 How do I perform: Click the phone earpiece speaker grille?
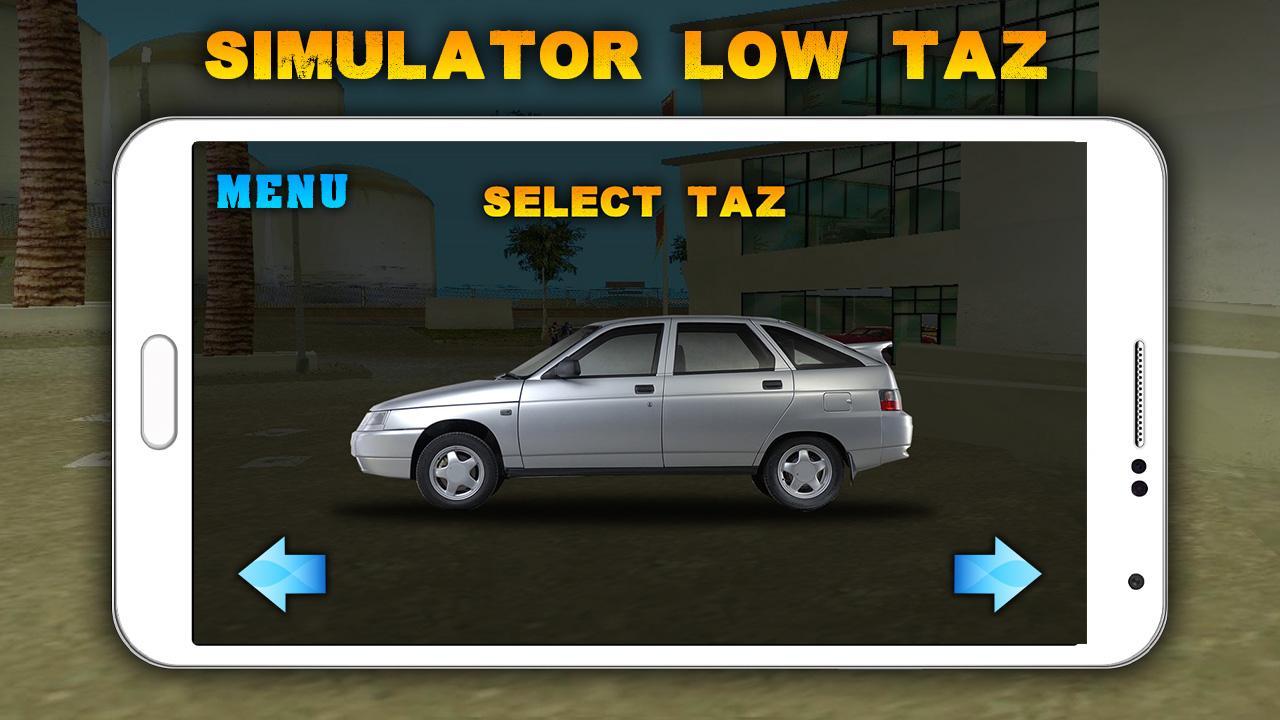pos(1138,392)
